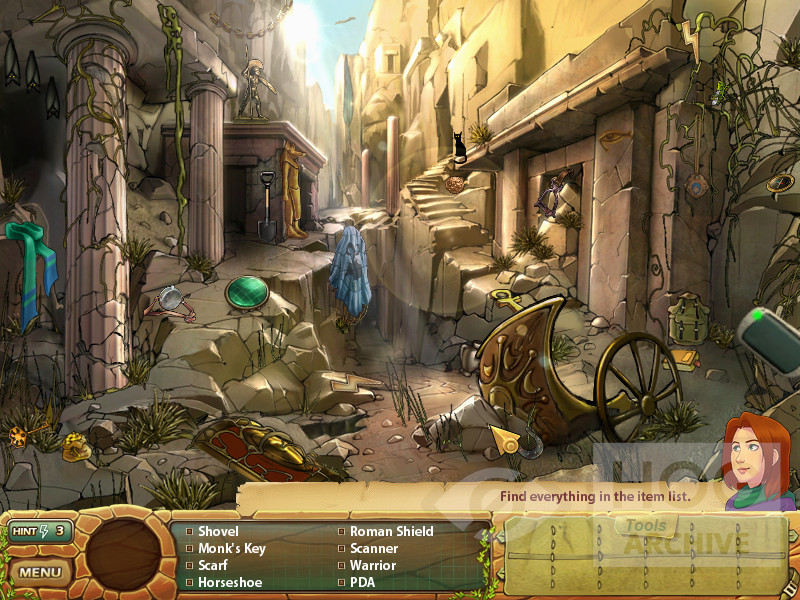This screenshot has height=600, width=800.
Task: Select Shovel in the item list
Action: coord(218,532)
